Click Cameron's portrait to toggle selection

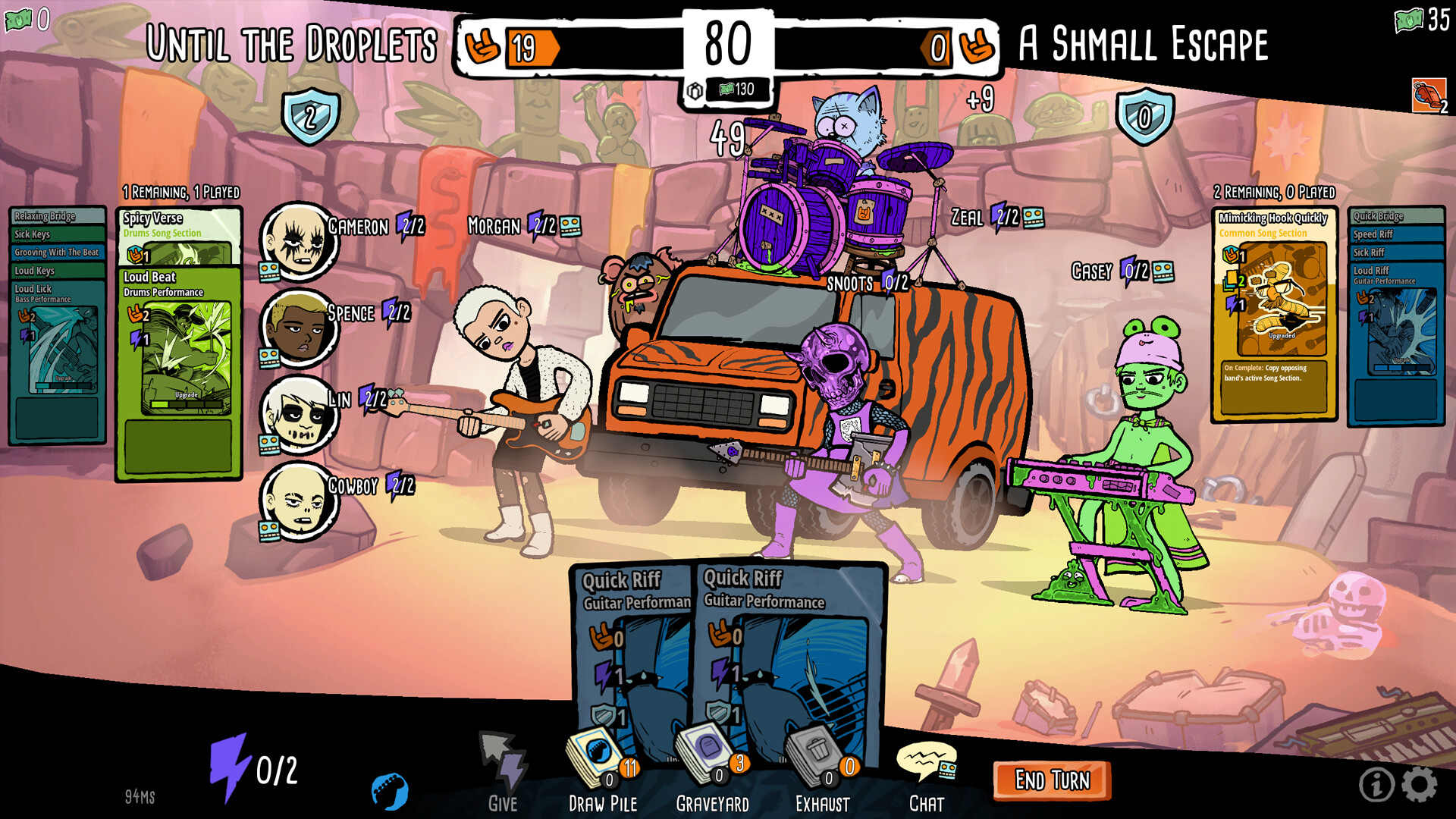(299, 241)
